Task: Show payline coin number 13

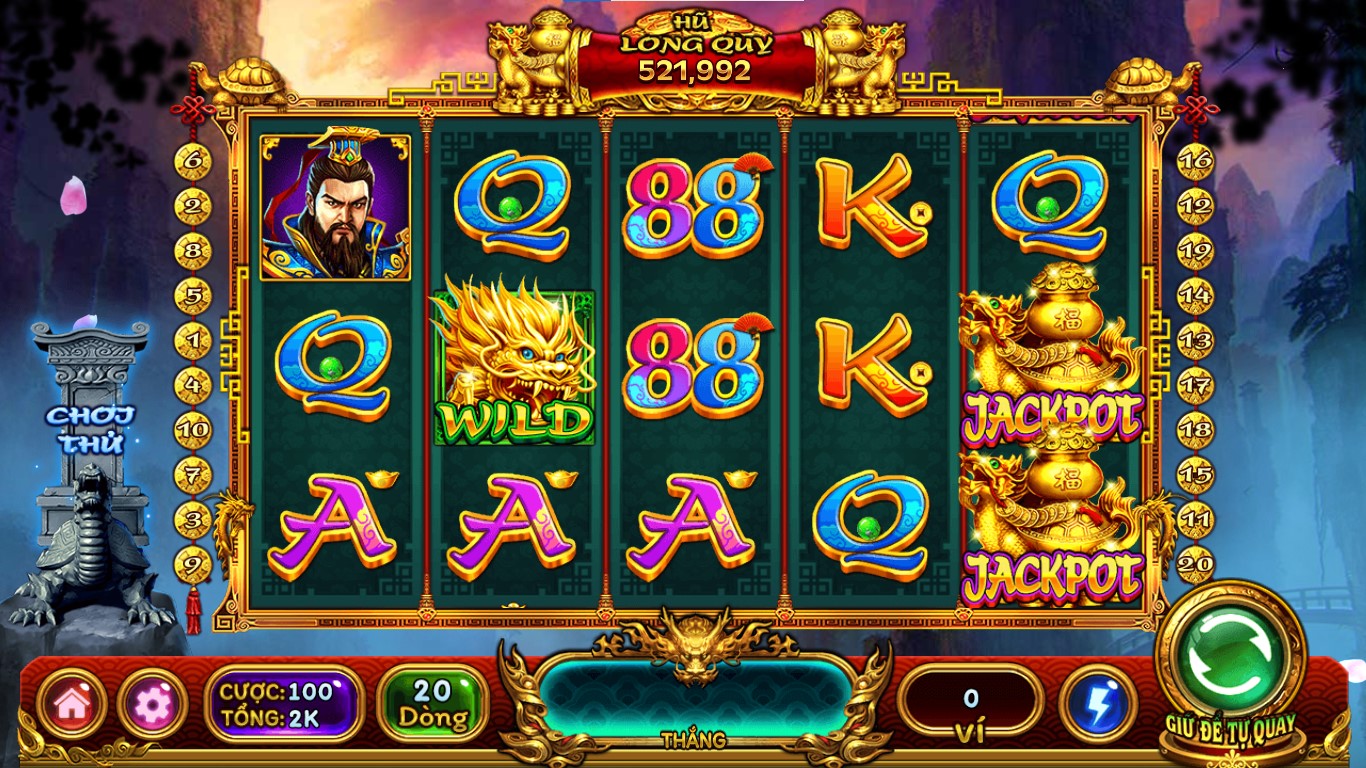Action: click(x=1195, y=341)
